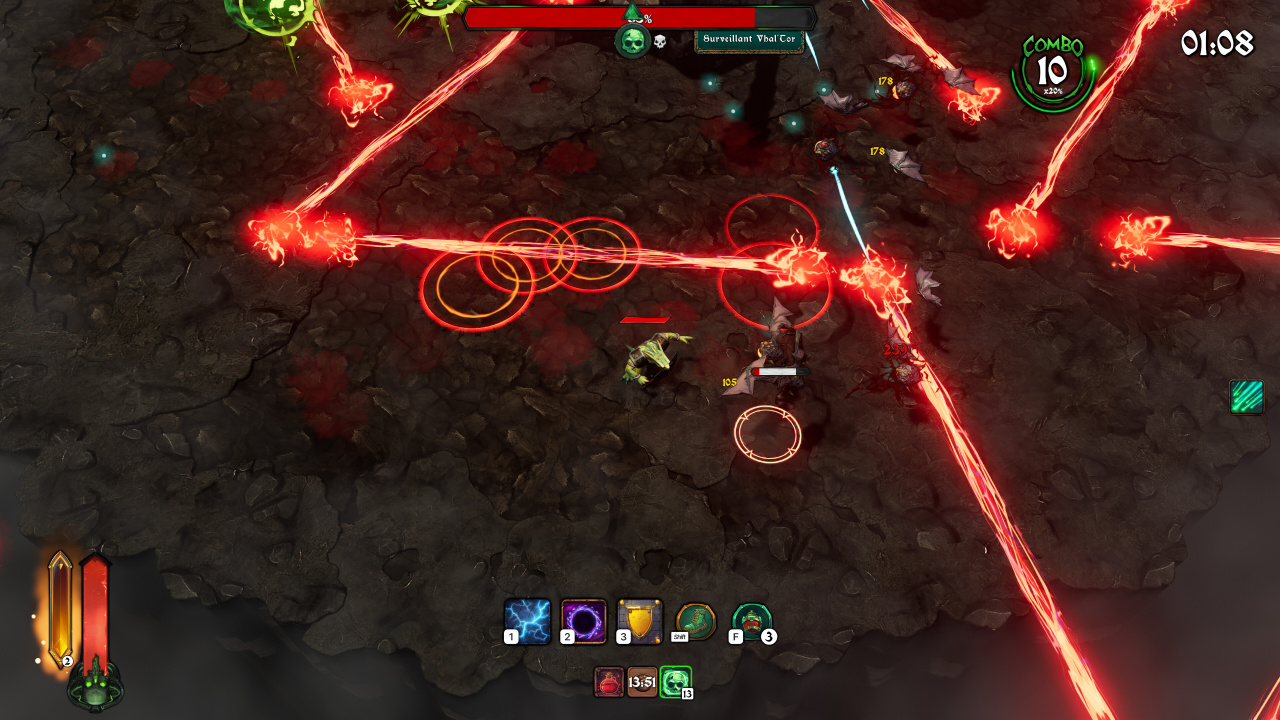Cast the purple void portal ability

point(584,621)
